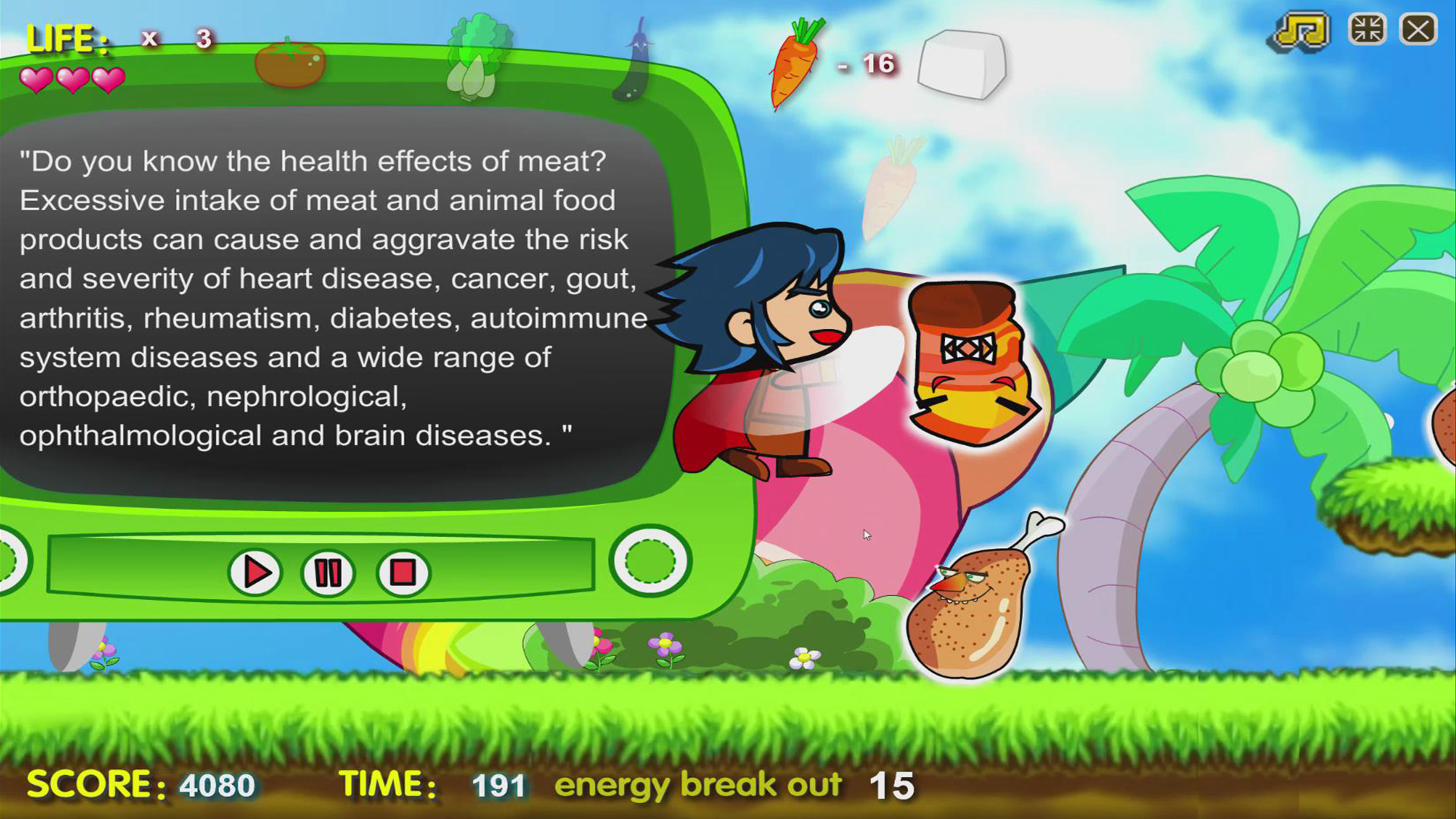
Task: Select the tomato at the top of screen
Action: [290, 64]
